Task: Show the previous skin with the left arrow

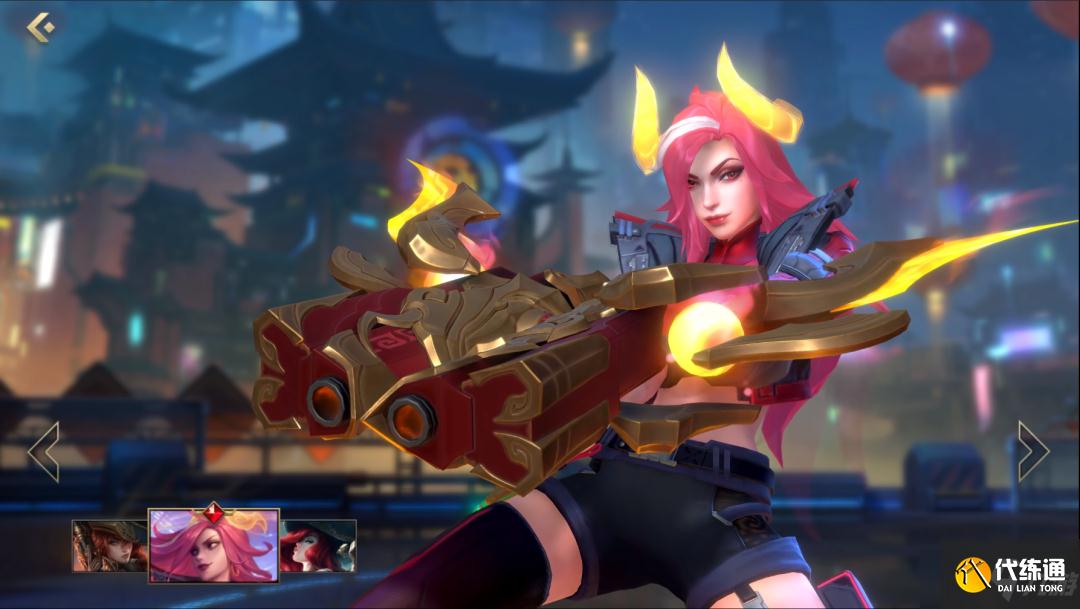Action: click(44, 451)
